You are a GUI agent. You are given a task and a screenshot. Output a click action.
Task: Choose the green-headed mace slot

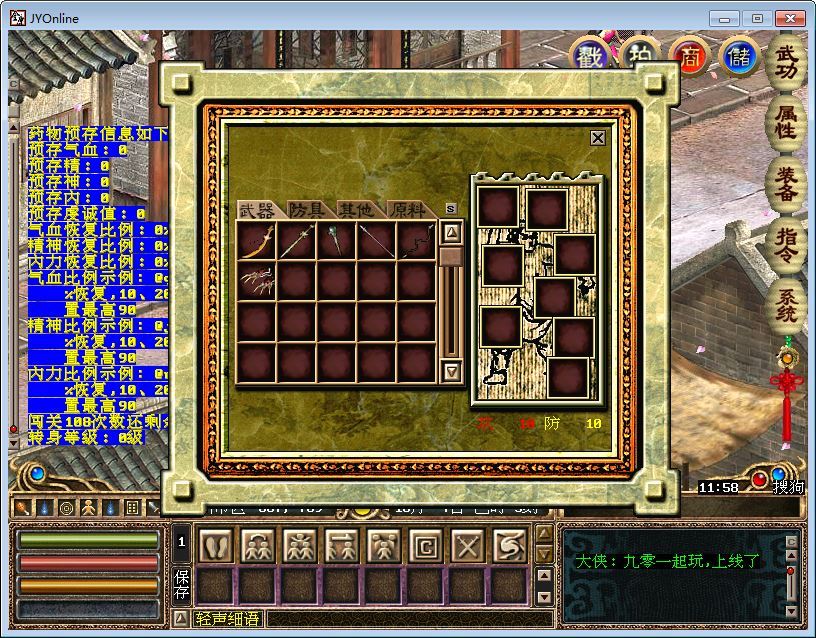coord(336,241)
